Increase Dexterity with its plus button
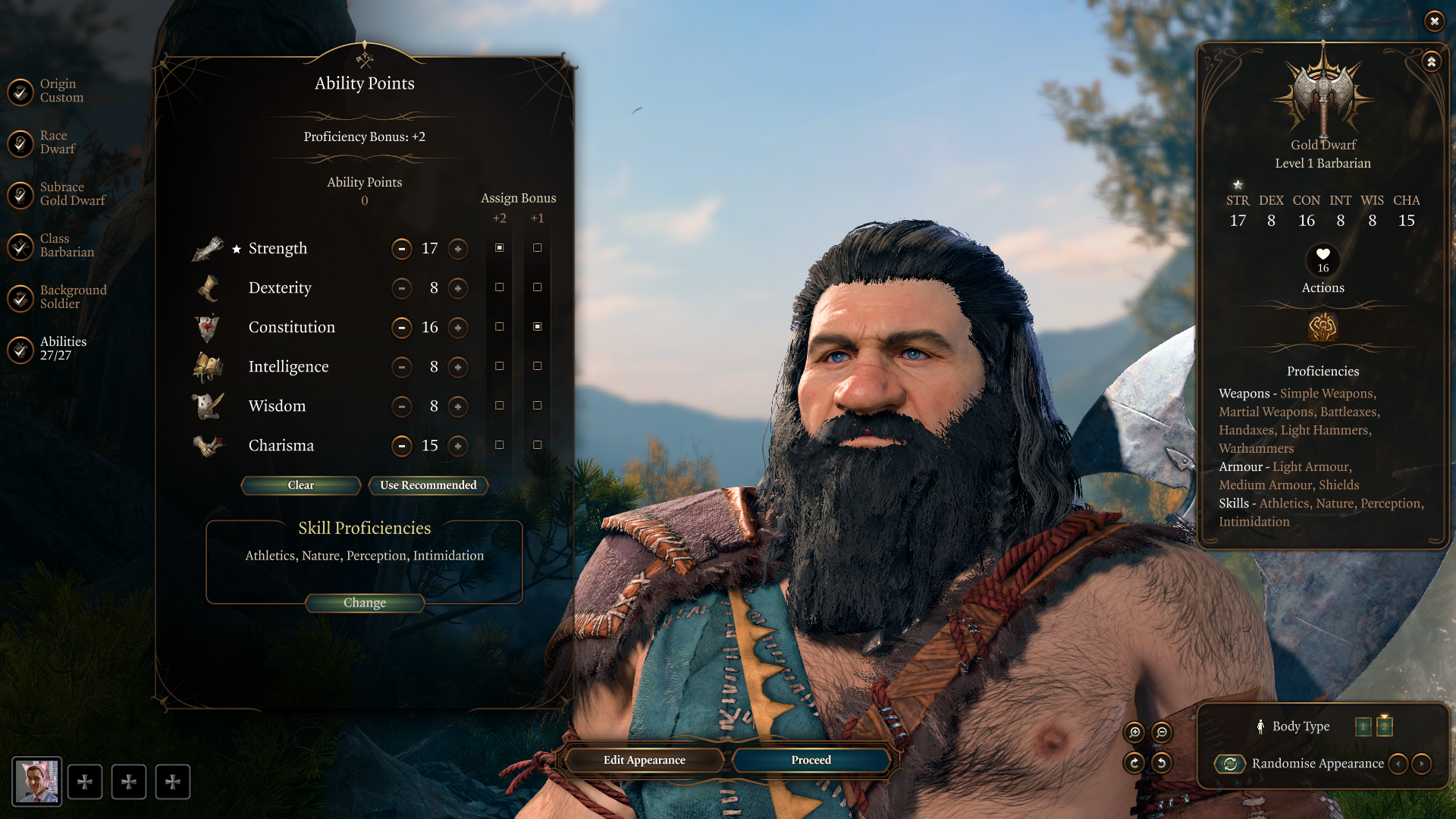 tap(458, 288)
